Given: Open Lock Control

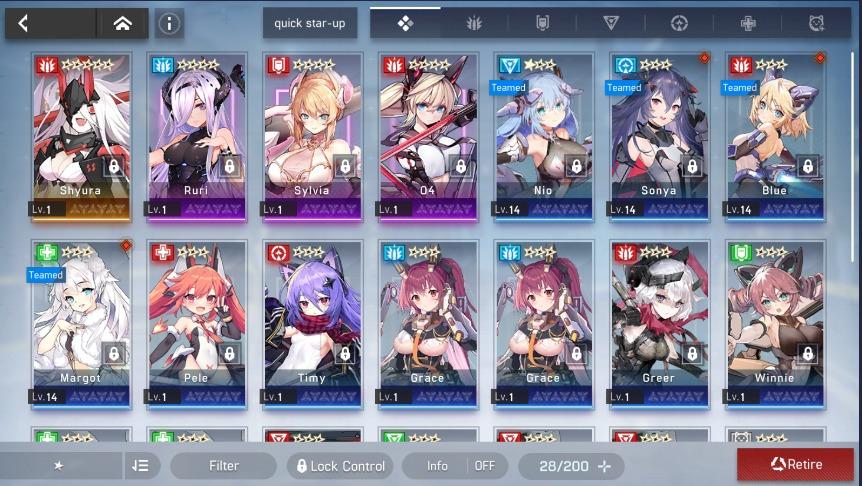Looking at the screenshot, I should pyautogui.click(x=340, y=466).
